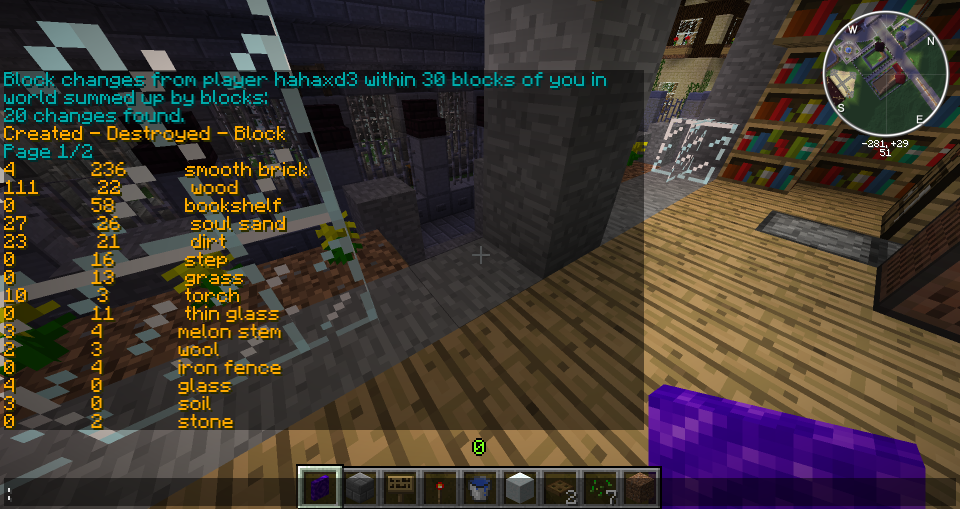Choose the wooden sign in the hotbar
Viewport: 960px width, 509px height.
[x=400, y=488]
